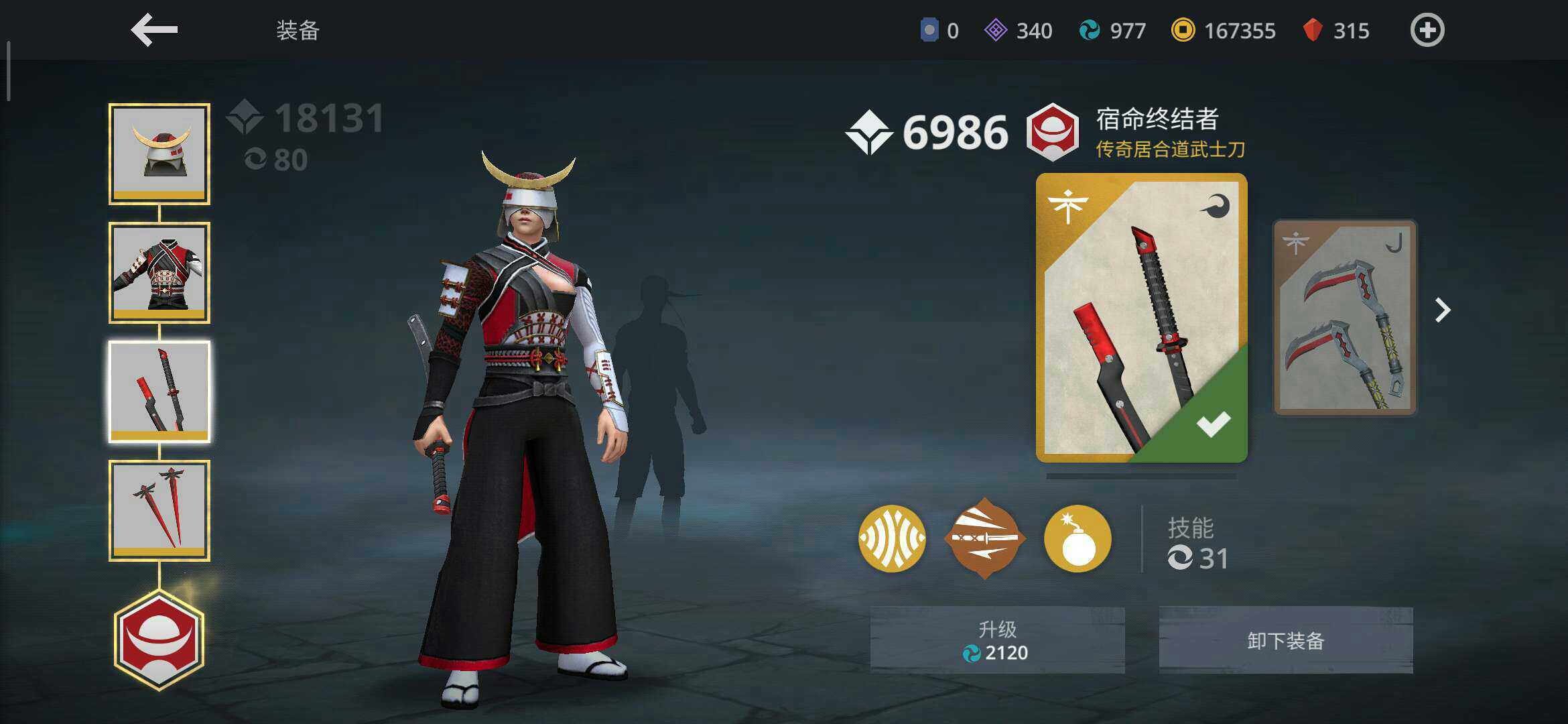This screenshot has height=724, width=1568.
Task: Go back with the arrow button
Action: [x=154, y=31]
